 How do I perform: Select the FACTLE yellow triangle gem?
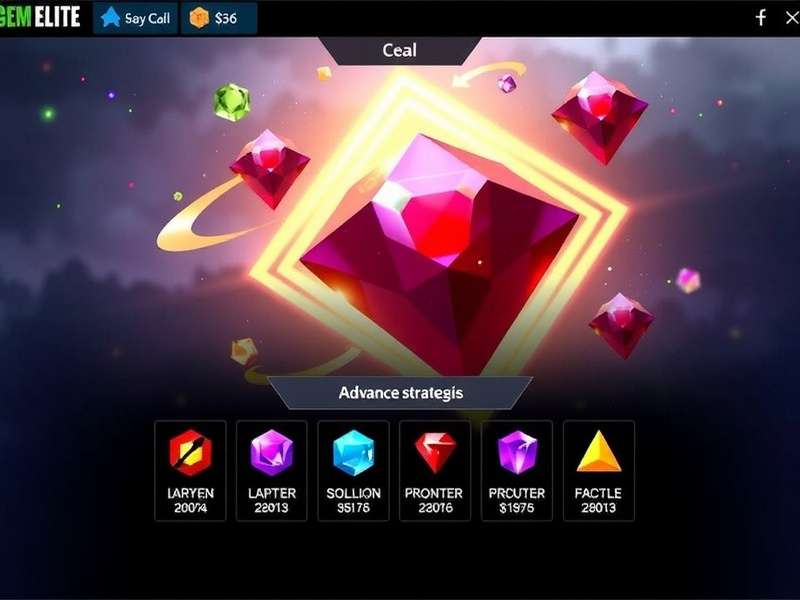pyautogui.click(x=598, y=470)
